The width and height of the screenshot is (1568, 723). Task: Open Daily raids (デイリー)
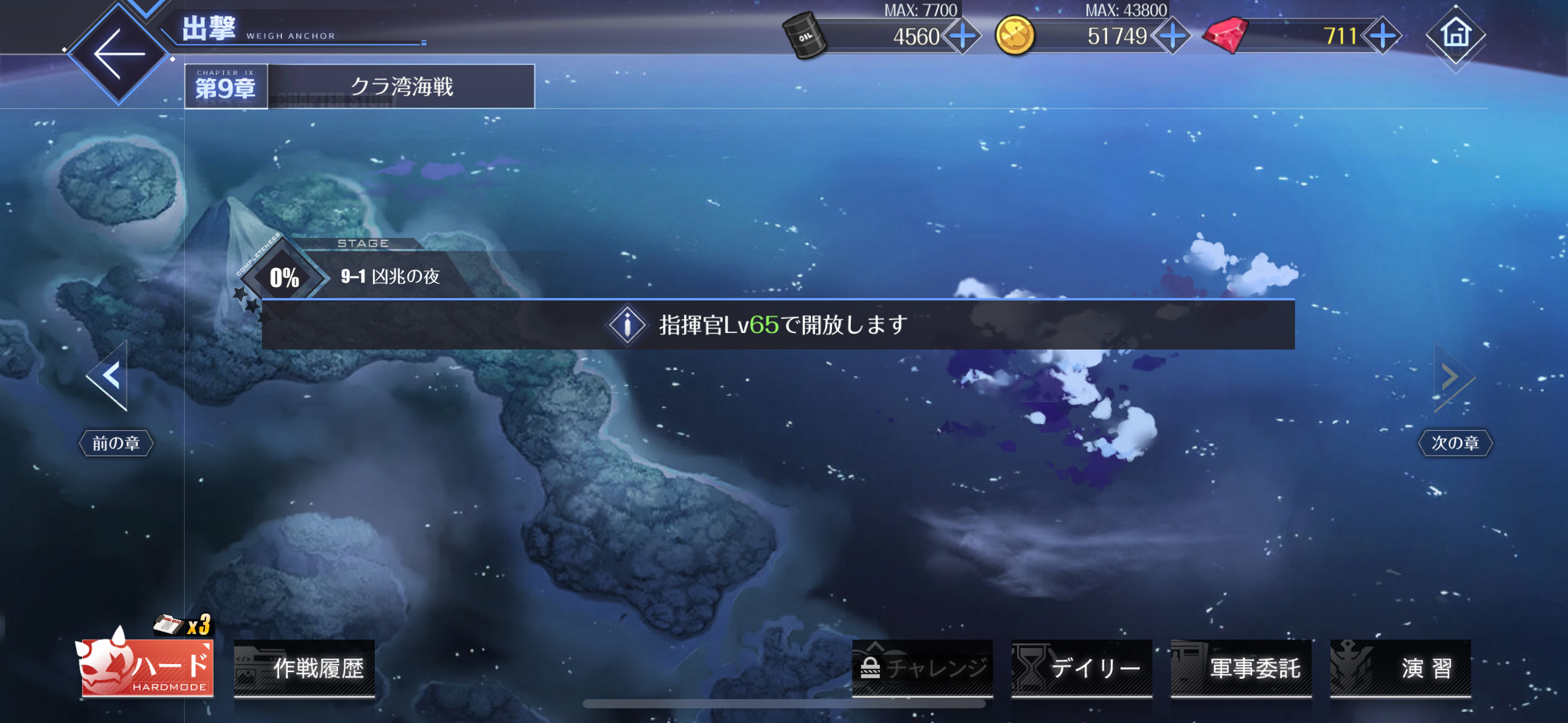click(x=1082, y=668)
